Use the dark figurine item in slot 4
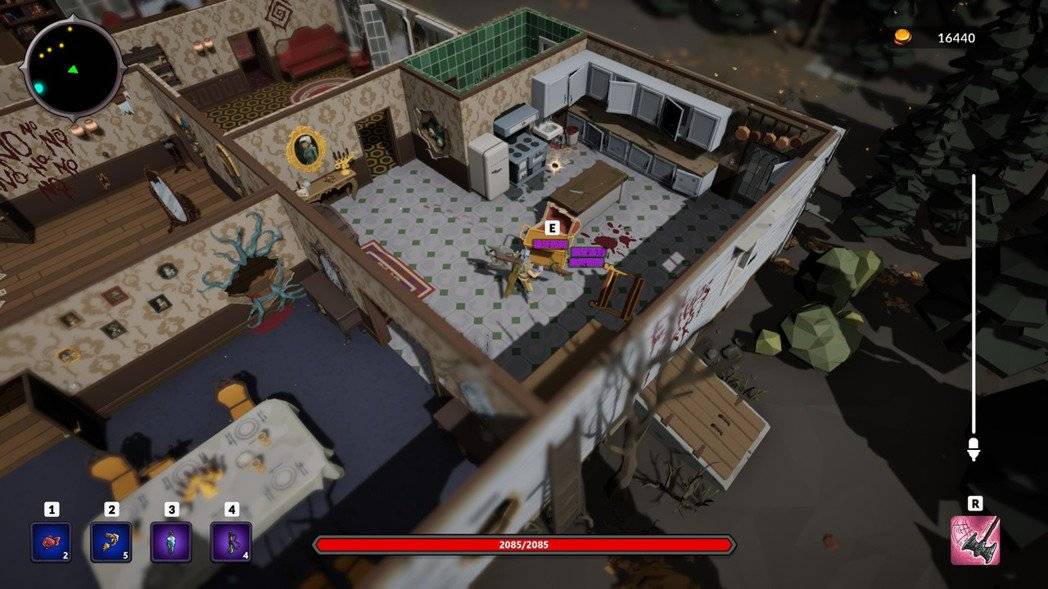 tap(231, 542)
